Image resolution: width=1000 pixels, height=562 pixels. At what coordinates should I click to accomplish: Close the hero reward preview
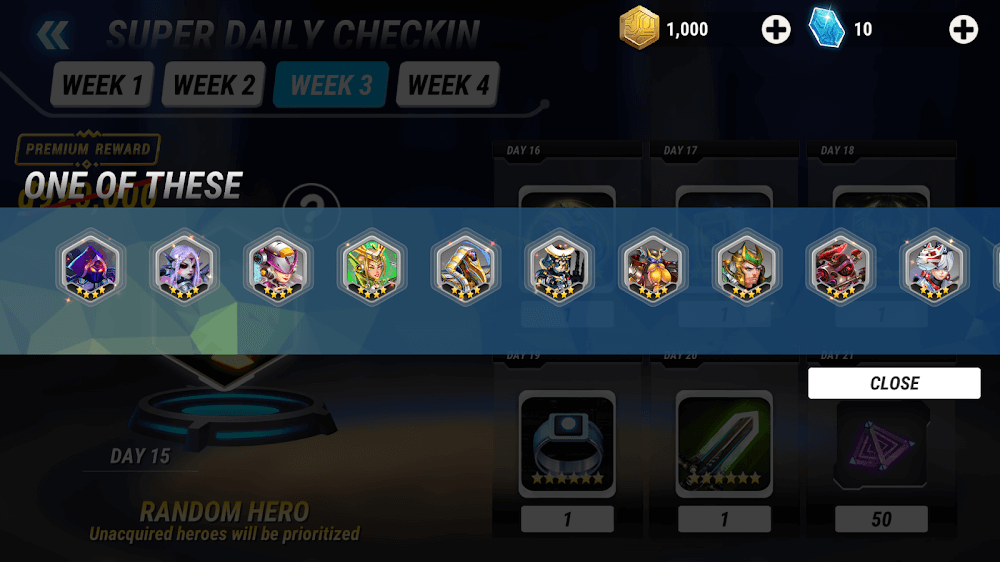(894, 383)
